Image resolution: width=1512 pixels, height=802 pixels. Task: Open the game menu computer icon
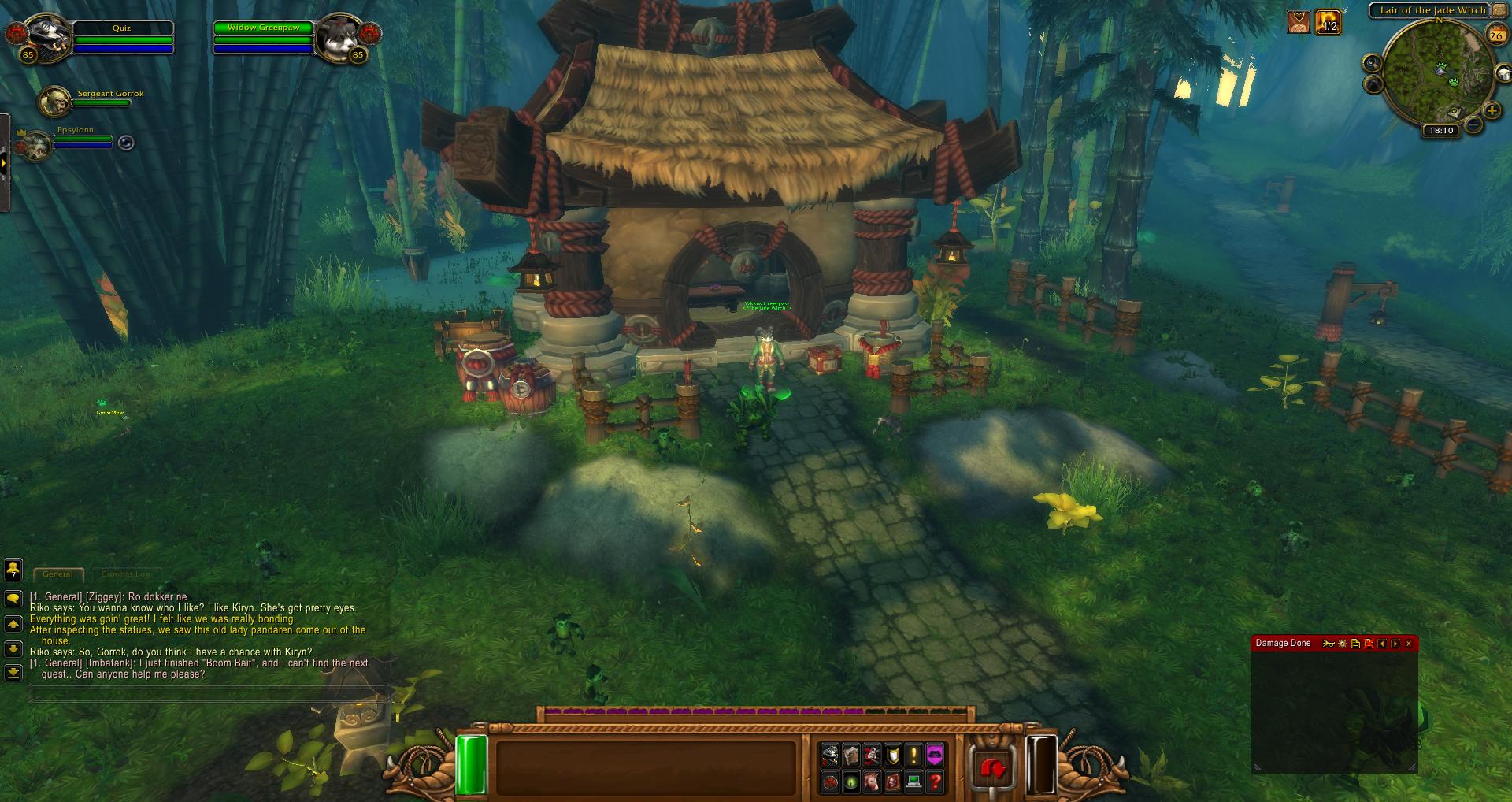point(913,782)
